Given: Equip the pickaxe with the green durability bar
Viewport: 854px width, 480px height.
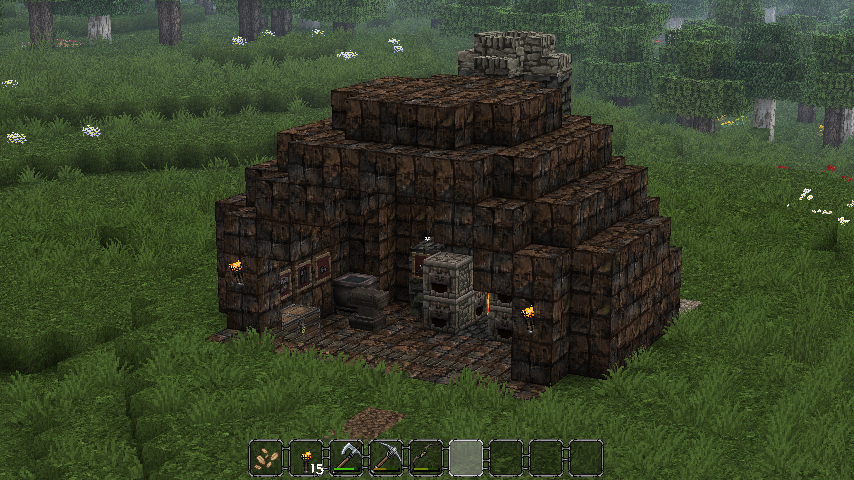Looking at the screenshot, I should click(x=346, y=457).
